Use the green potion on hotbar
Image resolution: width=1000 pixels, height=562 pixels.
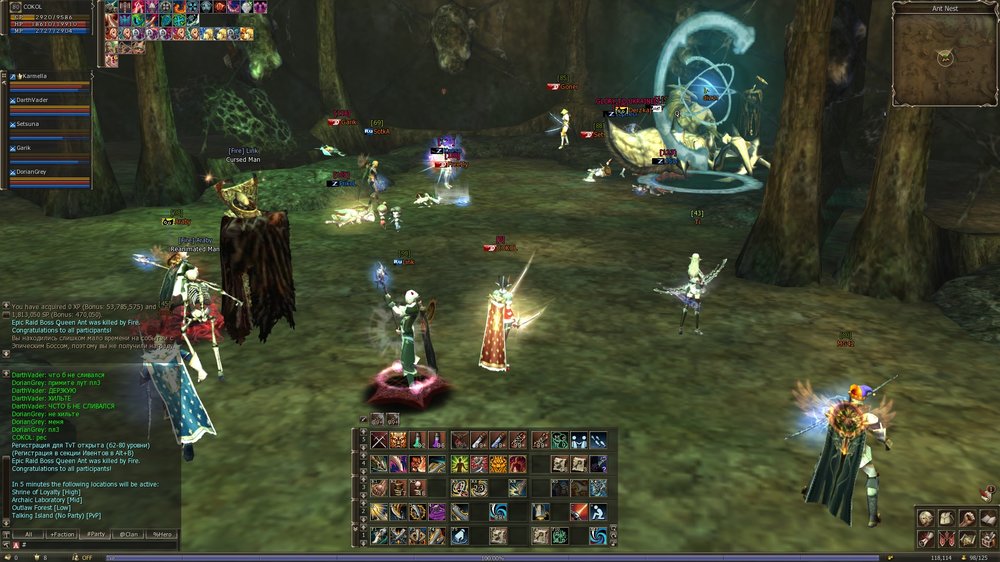(x=419, y=440)
